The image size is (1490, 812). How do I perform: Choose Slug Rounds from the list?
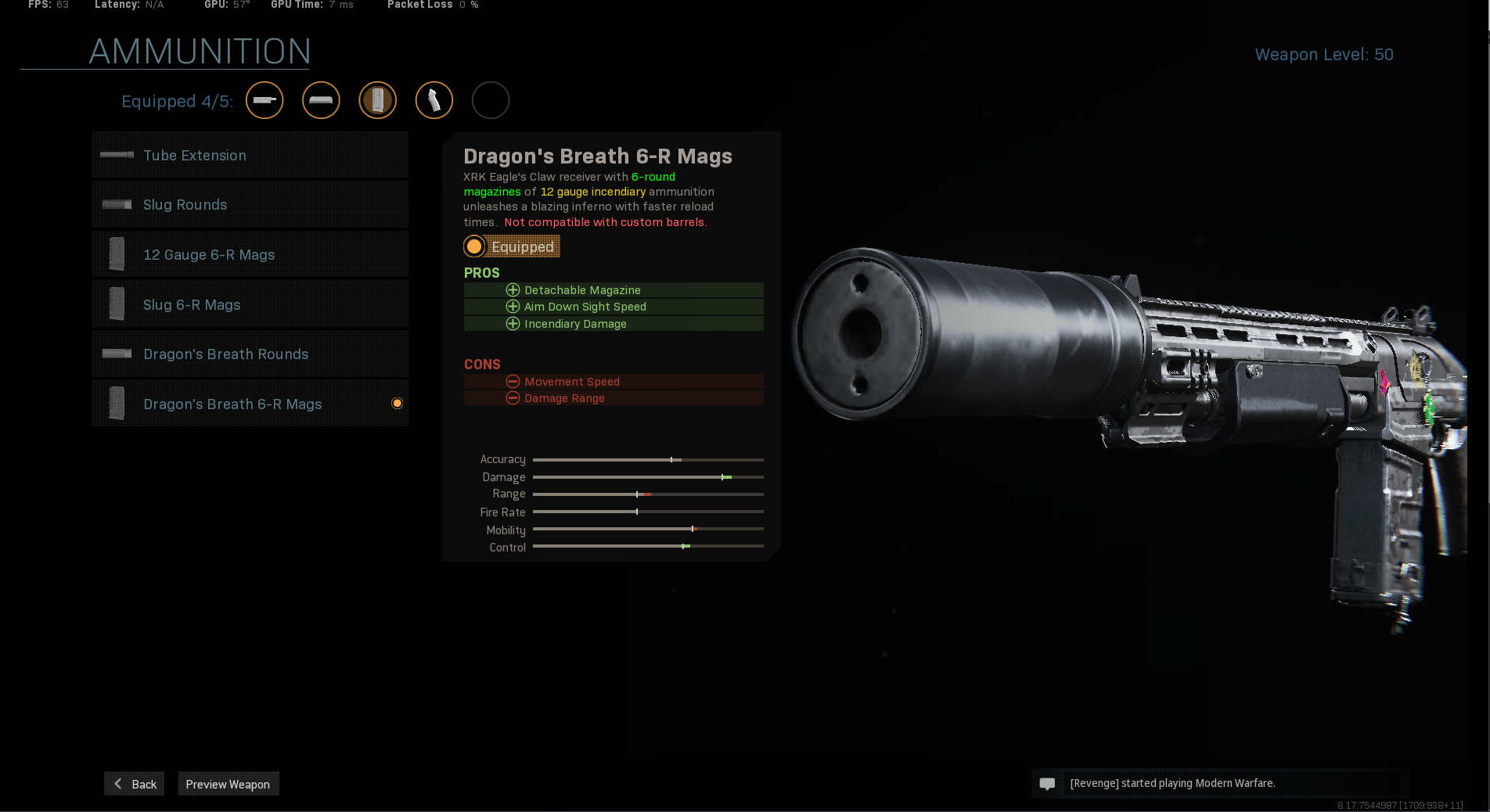click(250, 205)
